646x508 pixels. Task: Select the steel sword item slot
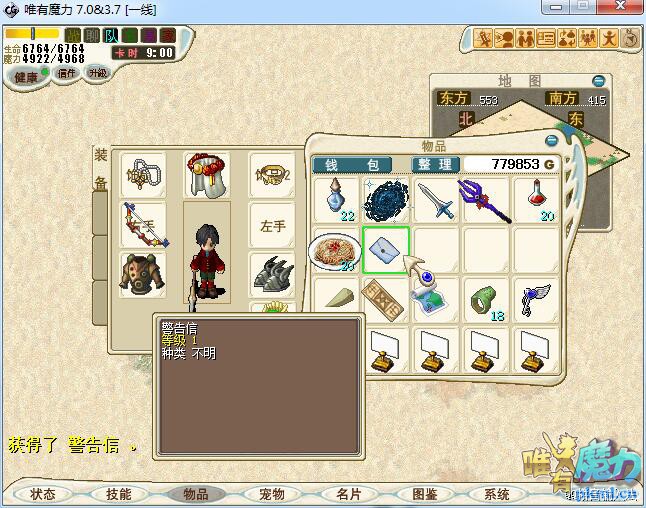click(437, 200)
